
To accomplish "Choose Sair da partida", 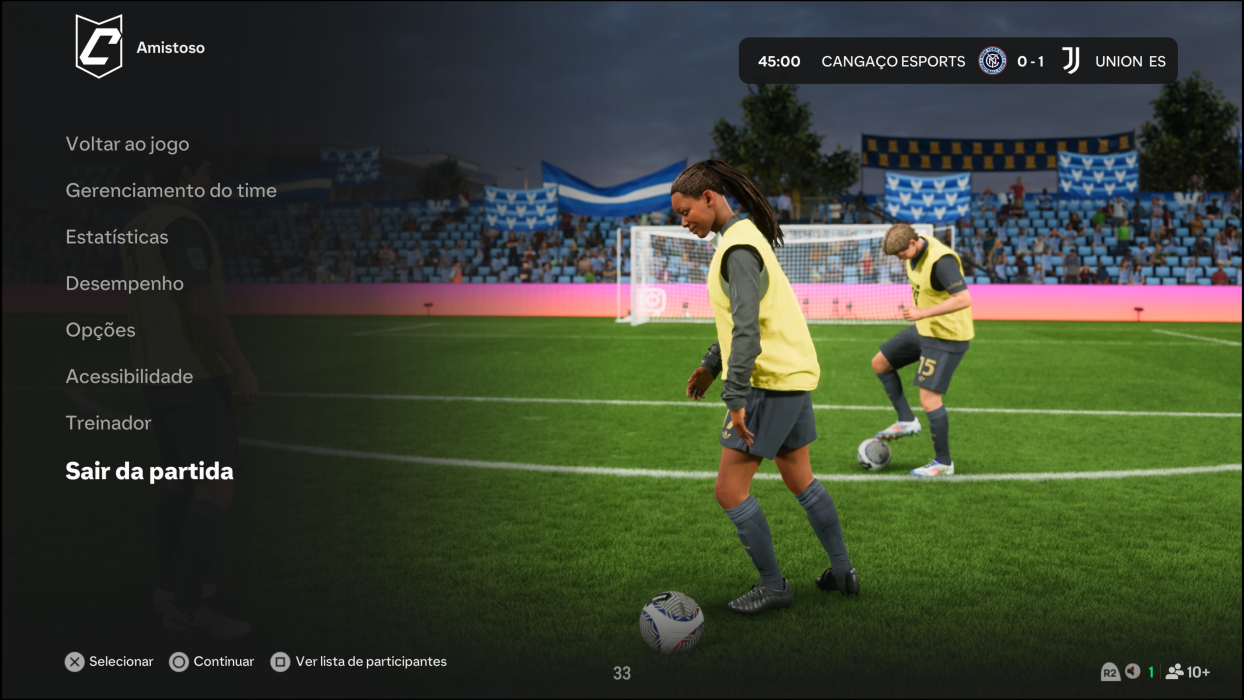I will point(149,471).
